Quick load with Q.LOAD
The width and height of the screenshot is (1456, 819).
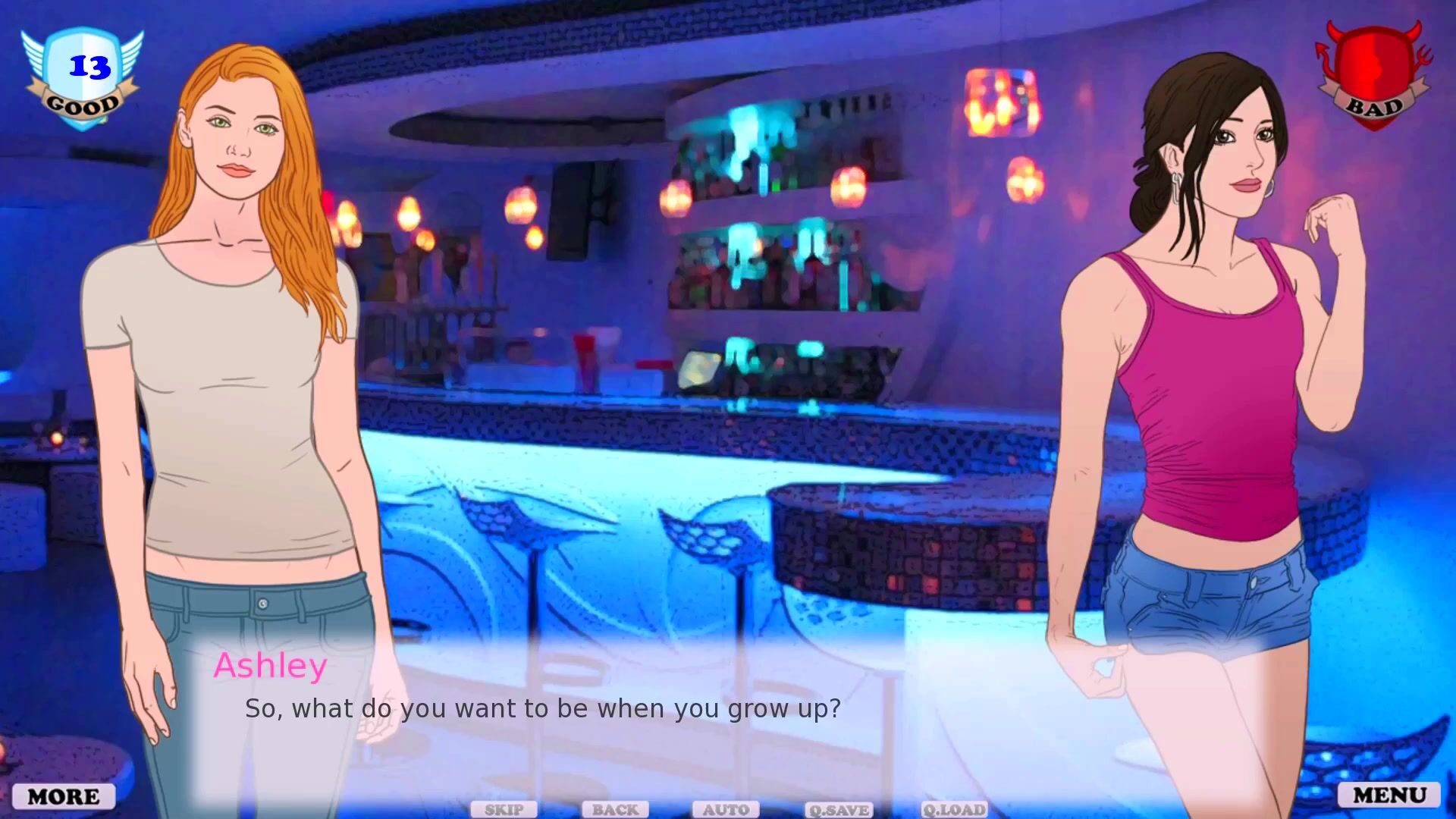coord(954,810)
